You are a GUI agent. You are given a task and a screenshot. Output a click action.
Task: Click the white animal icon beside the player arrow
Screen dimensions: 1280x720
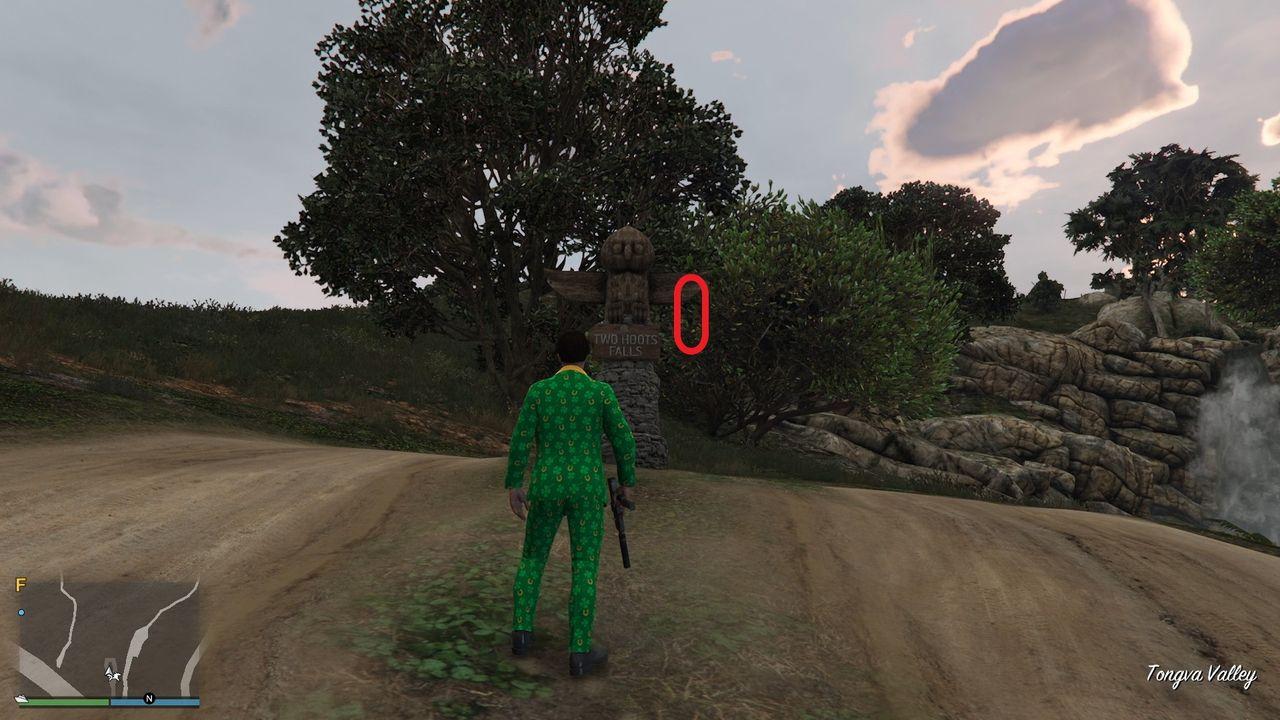point(116,677)
